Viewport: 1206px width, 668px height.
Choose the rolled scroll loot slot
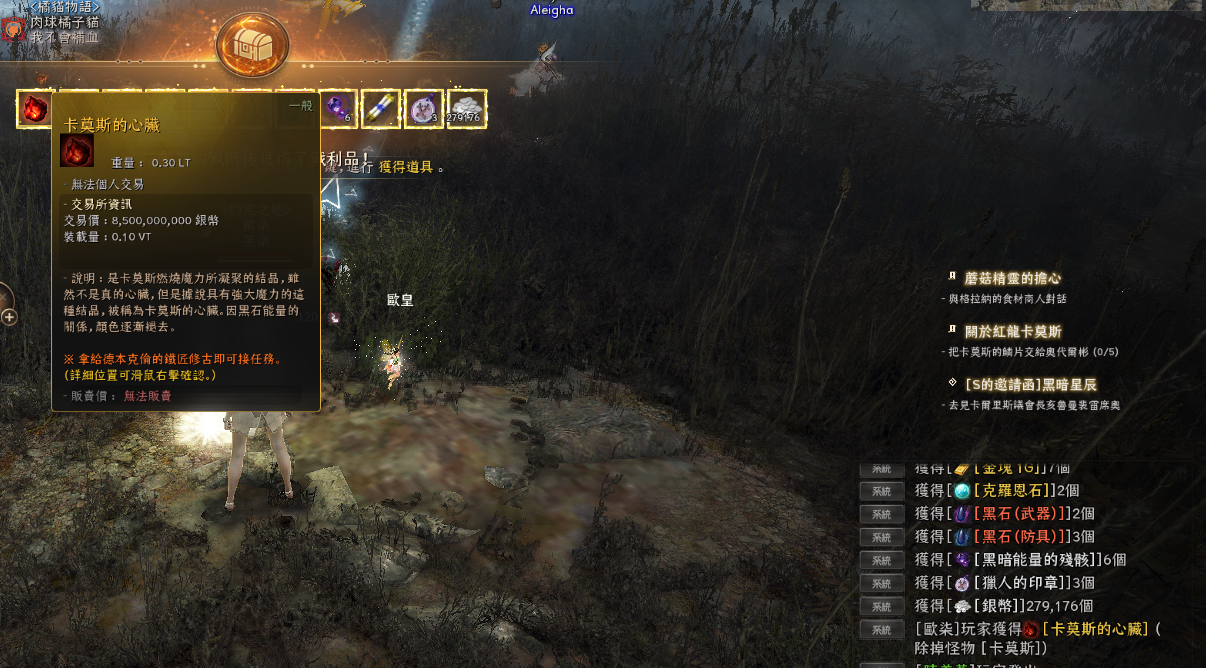[381, 109]
